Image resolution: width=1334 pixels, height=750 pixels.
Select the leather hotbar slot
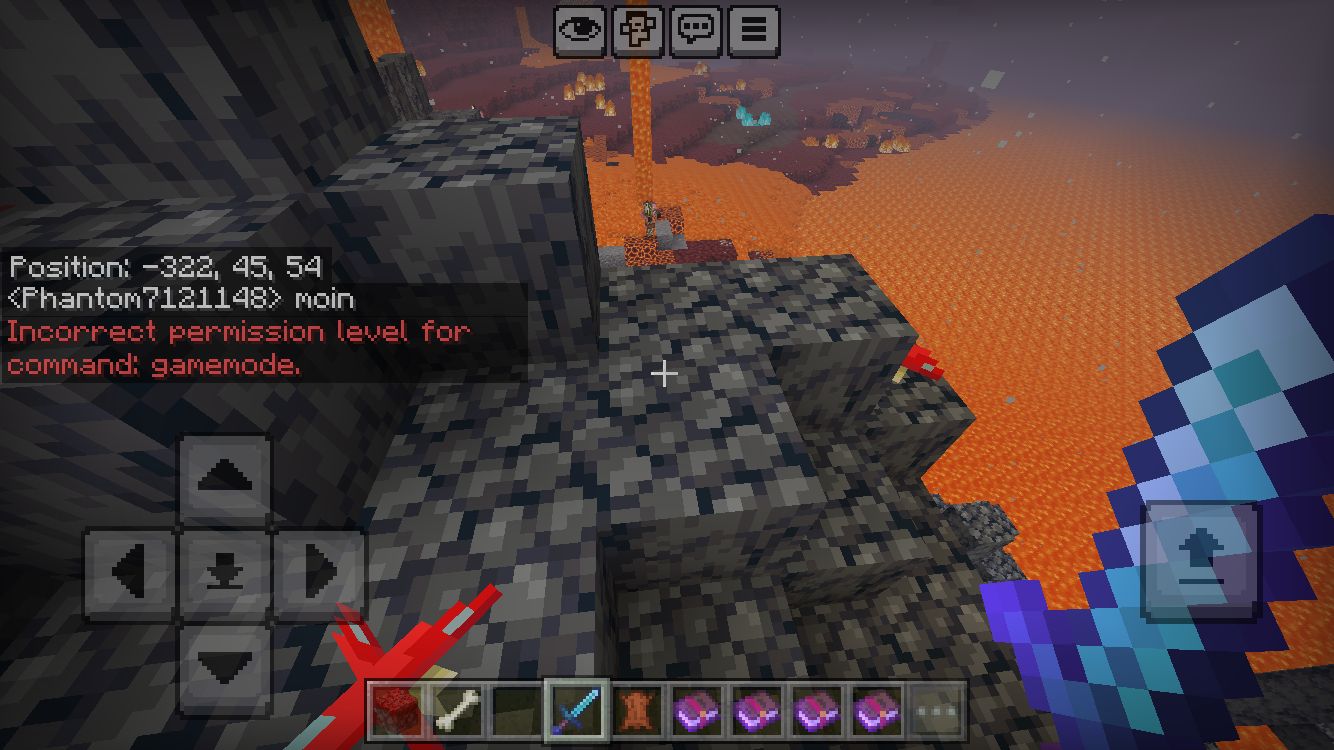[x=636, y=712]
